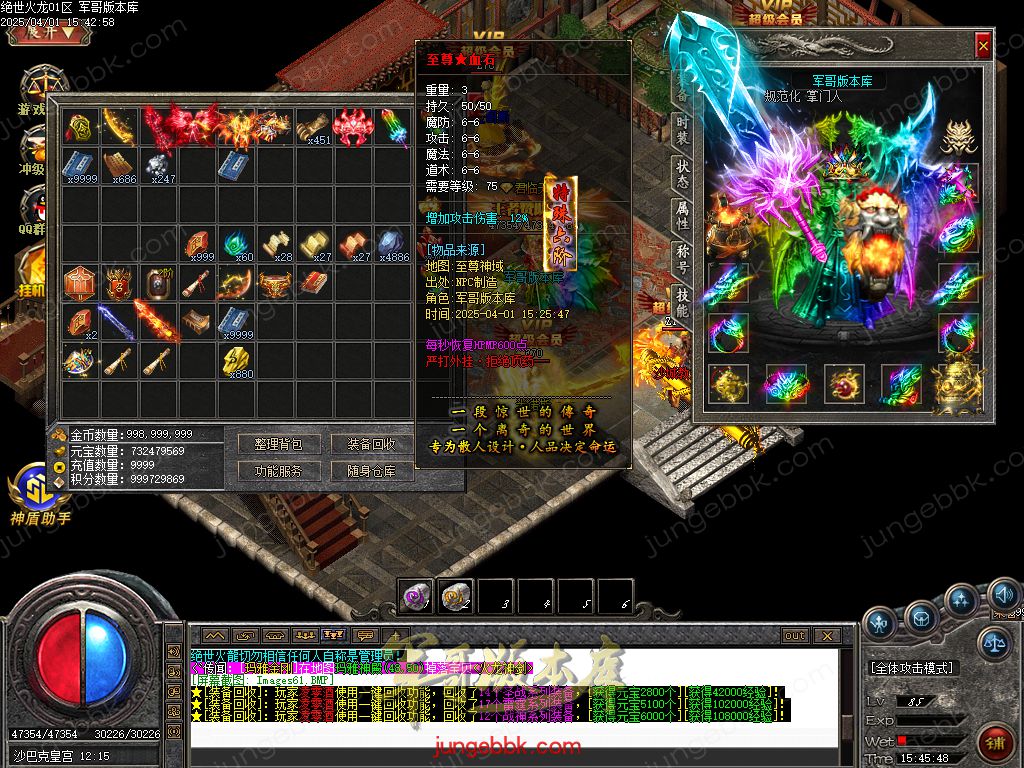Viewport: 1024px width, 768px height.
Task: Close the character equipment panel
Action: (983, 46)
